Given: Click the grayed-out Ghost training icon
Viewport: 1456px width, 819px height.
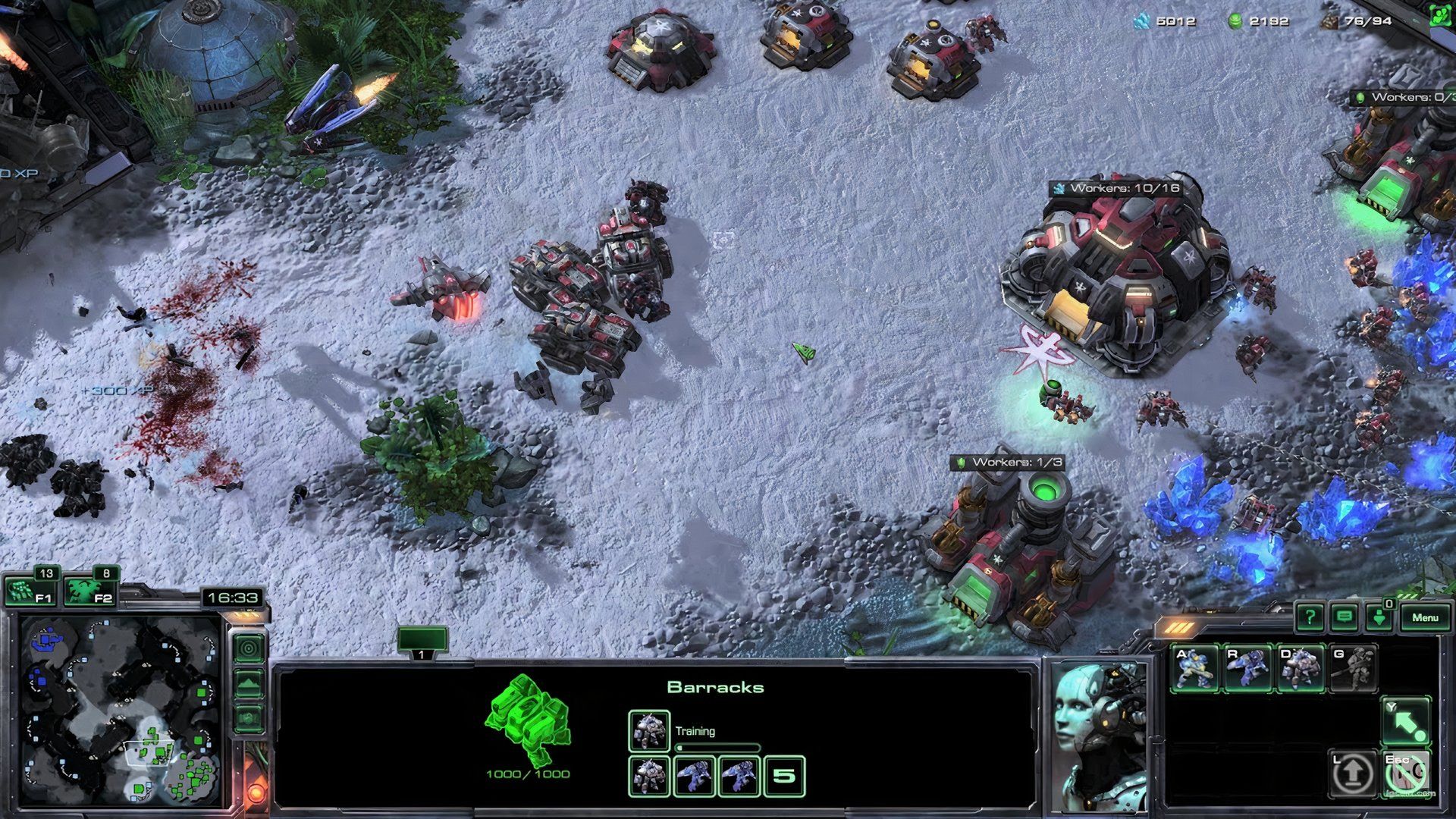Looking at the screenshot, I should tap(1354, 667).
